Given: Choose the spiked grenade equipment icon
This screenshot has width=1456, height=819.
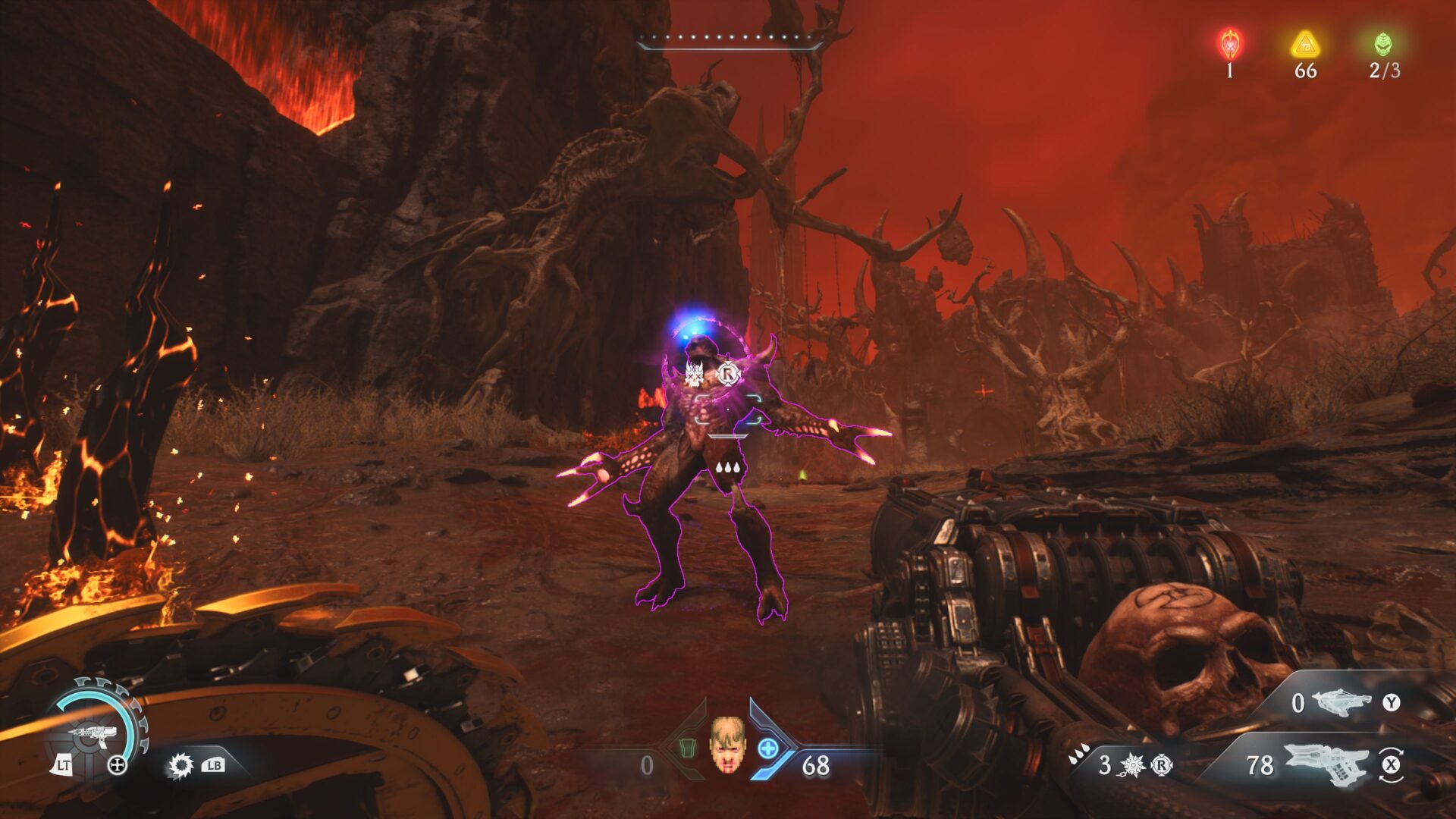Looking at the screenshot, I should pyautogui.click(x=1132, y=765).
